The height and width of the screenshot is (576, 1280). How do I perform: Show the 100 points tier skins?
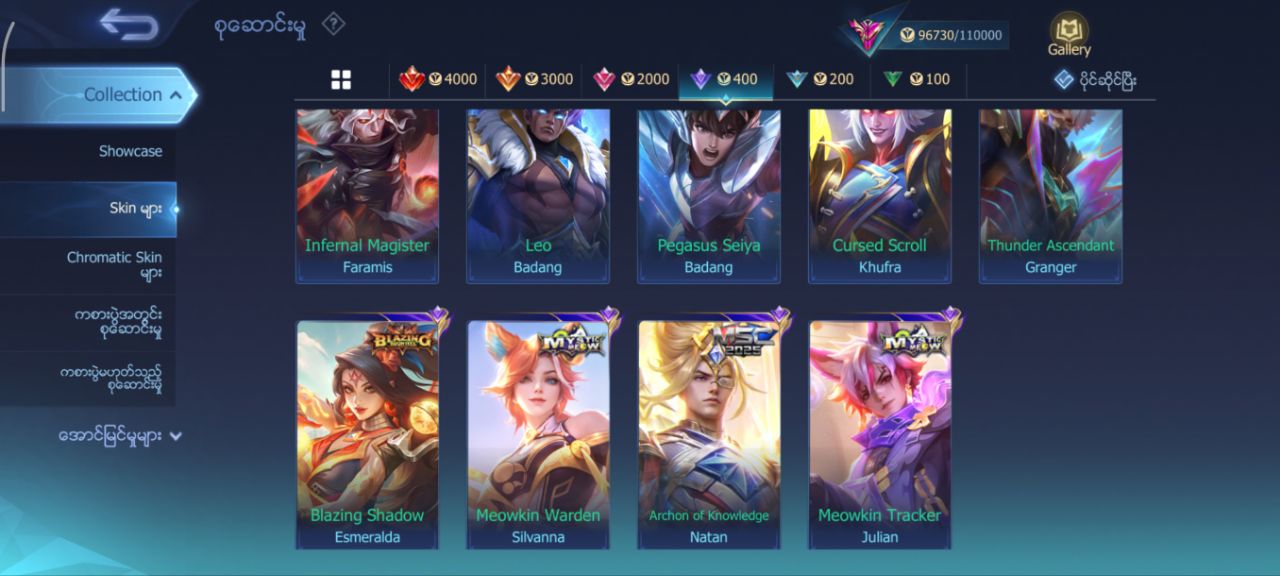click(x=916, y=80)
